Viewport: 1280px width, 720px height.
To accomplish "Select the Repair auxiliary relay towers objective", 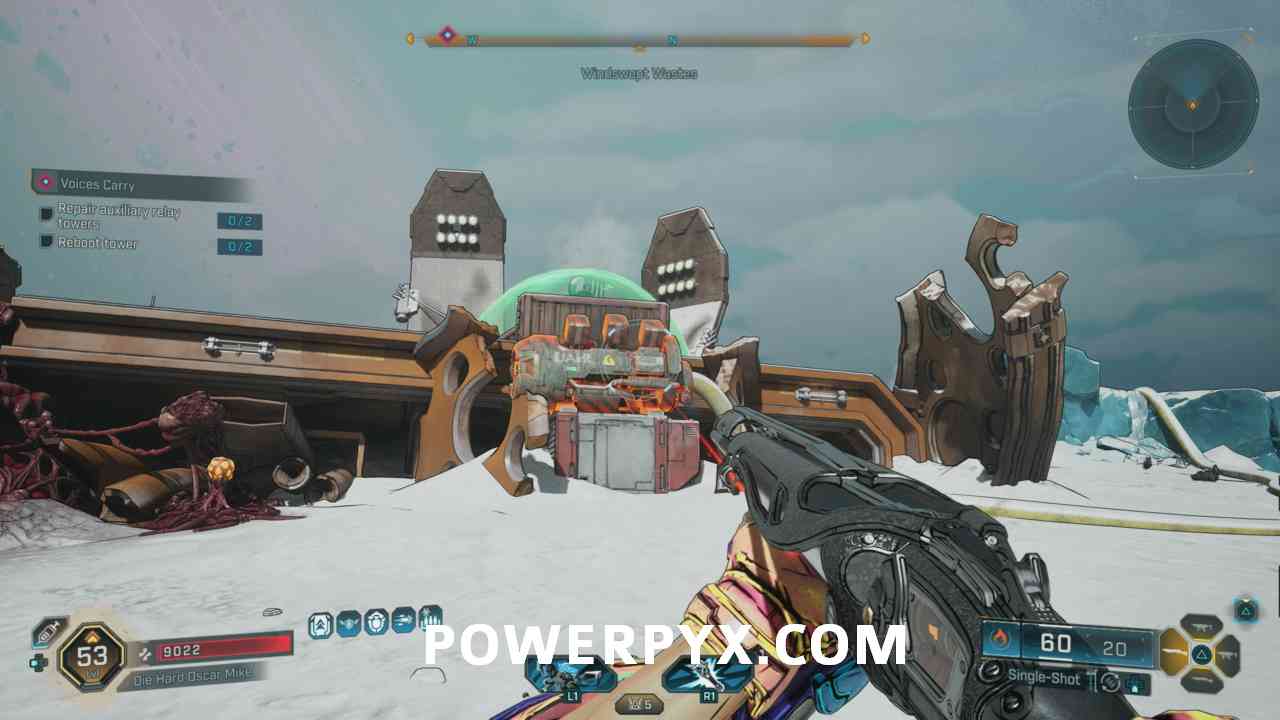I will pyautogui.click(x=118, y=217).
